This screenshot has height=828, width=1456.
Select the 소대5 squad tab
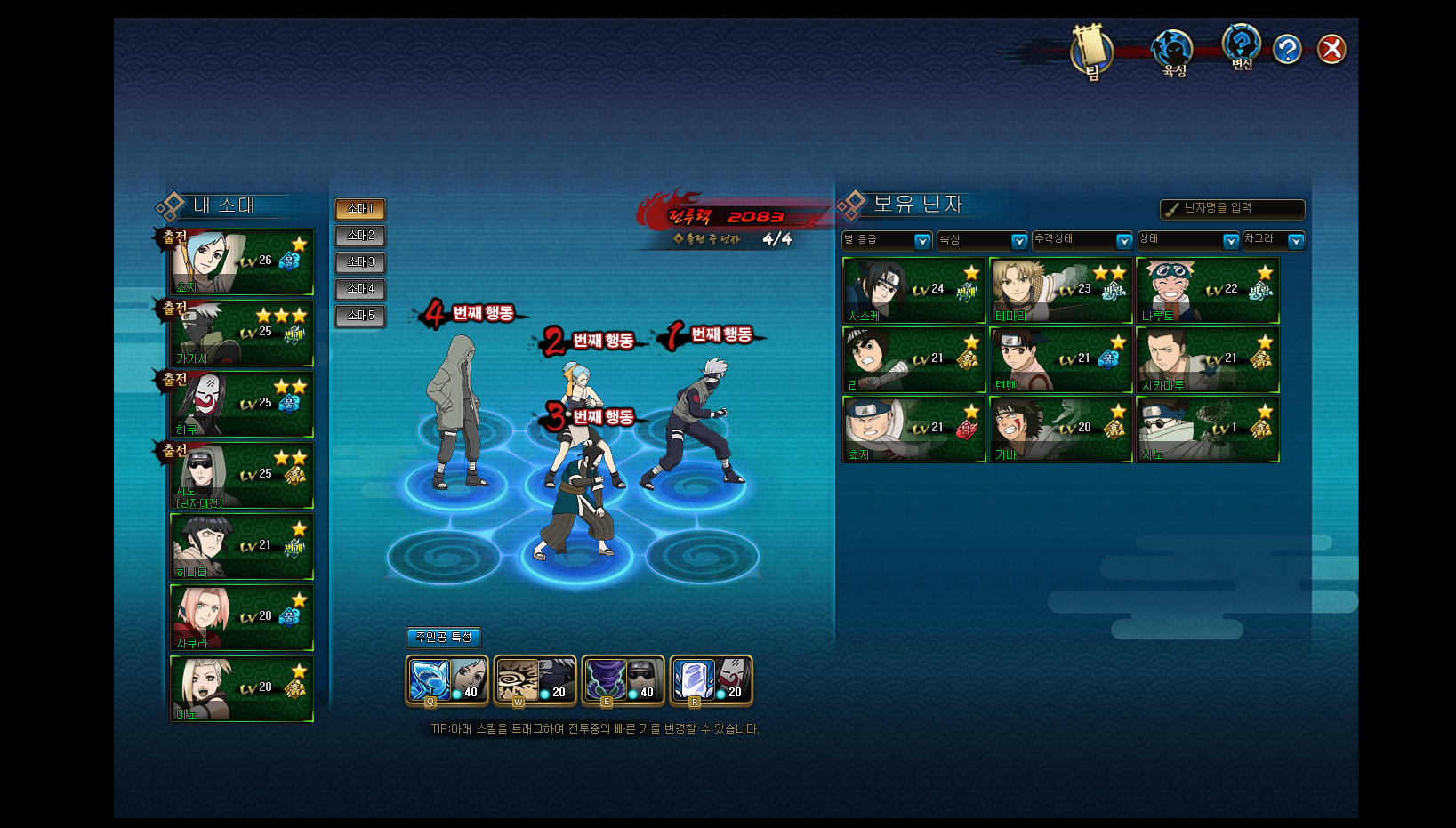coord(360,316)
